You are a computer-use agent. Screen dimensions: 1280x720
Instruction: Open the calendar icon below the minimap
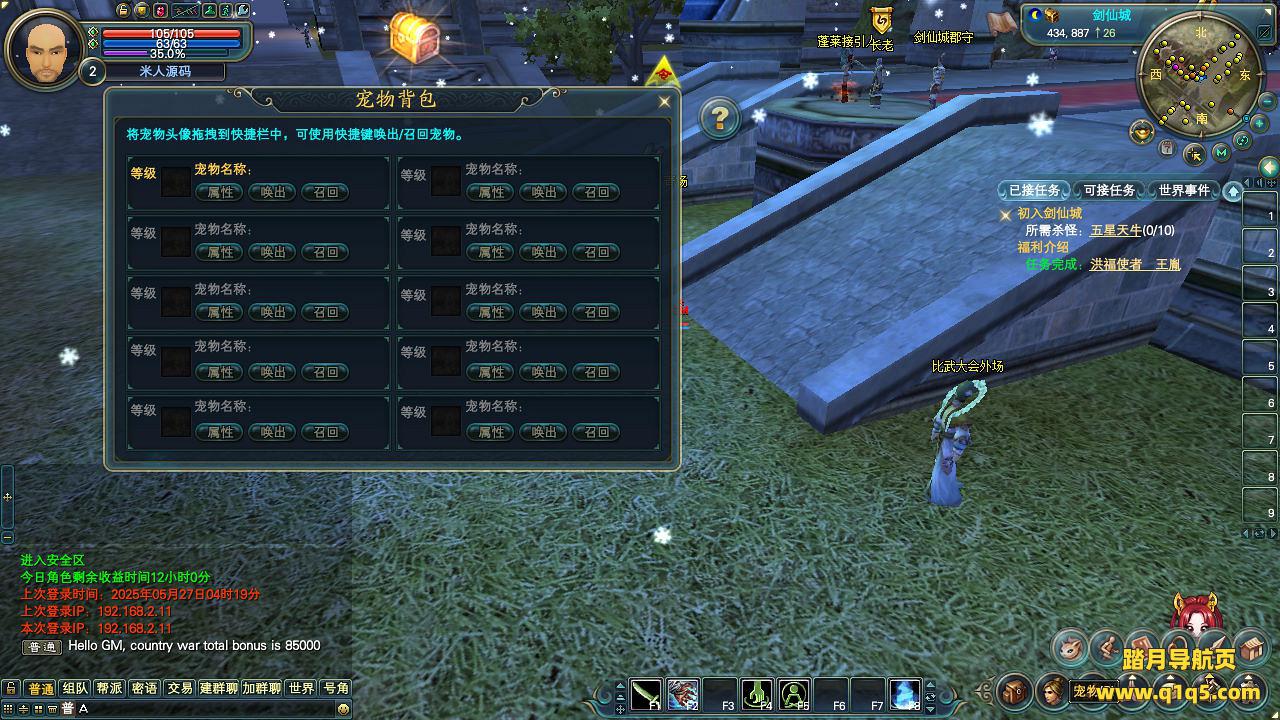click(1168, 148)
